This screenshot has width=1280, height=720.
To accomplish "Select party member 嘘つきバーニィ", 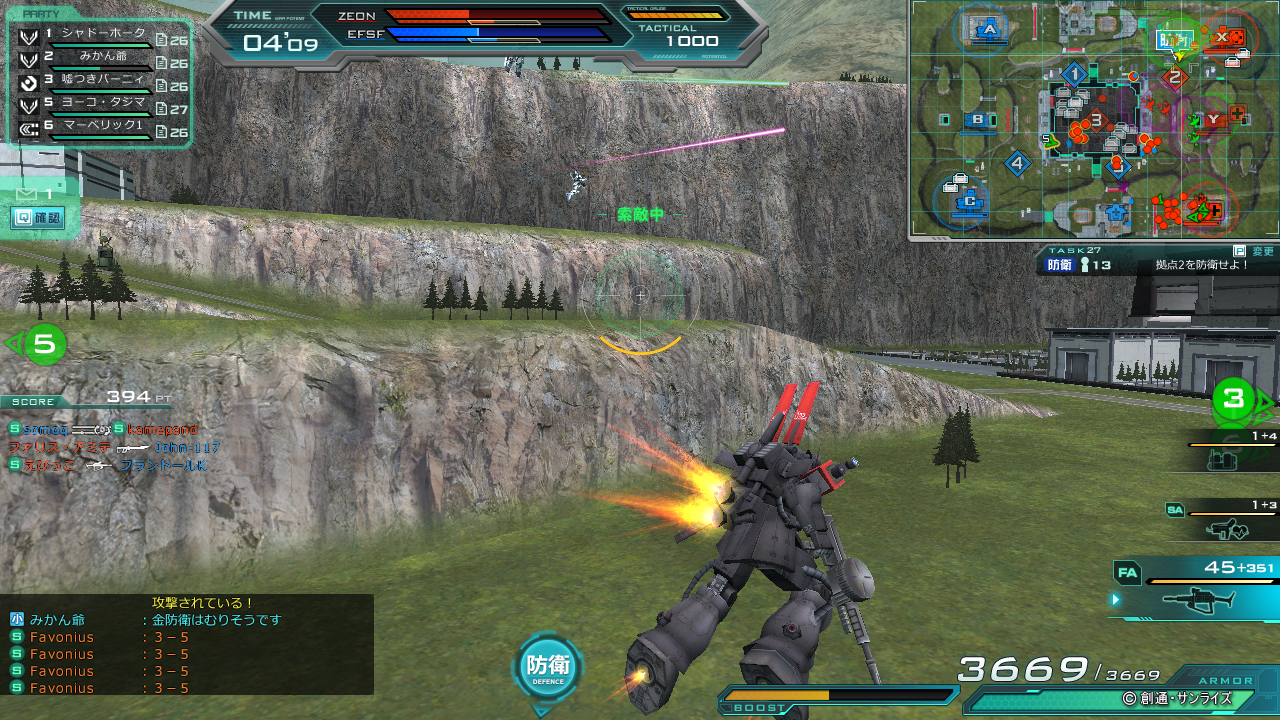I will pyautogui.click(x=97, y=81).
